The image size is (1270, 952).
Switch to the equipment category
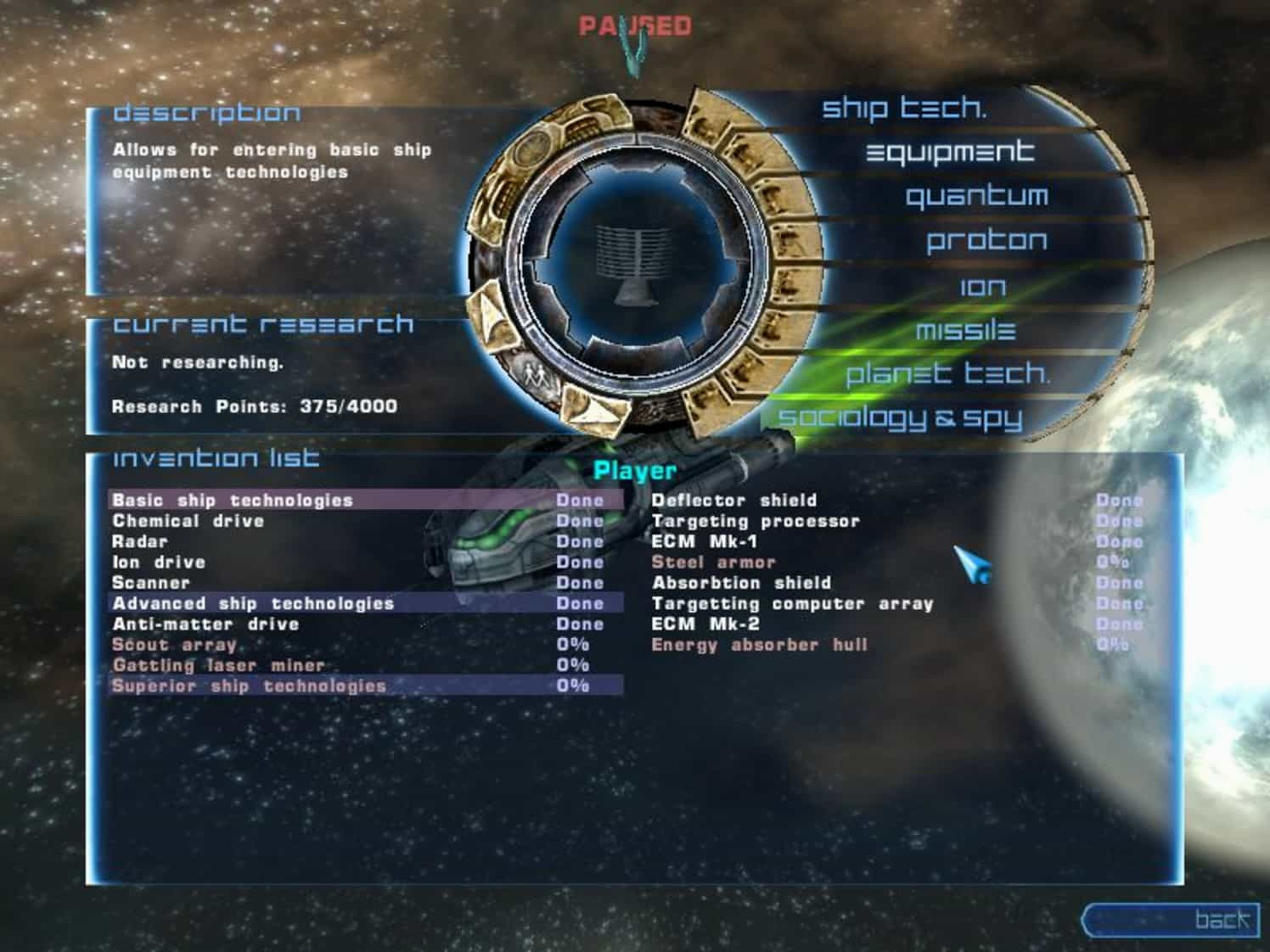point(949,153)
